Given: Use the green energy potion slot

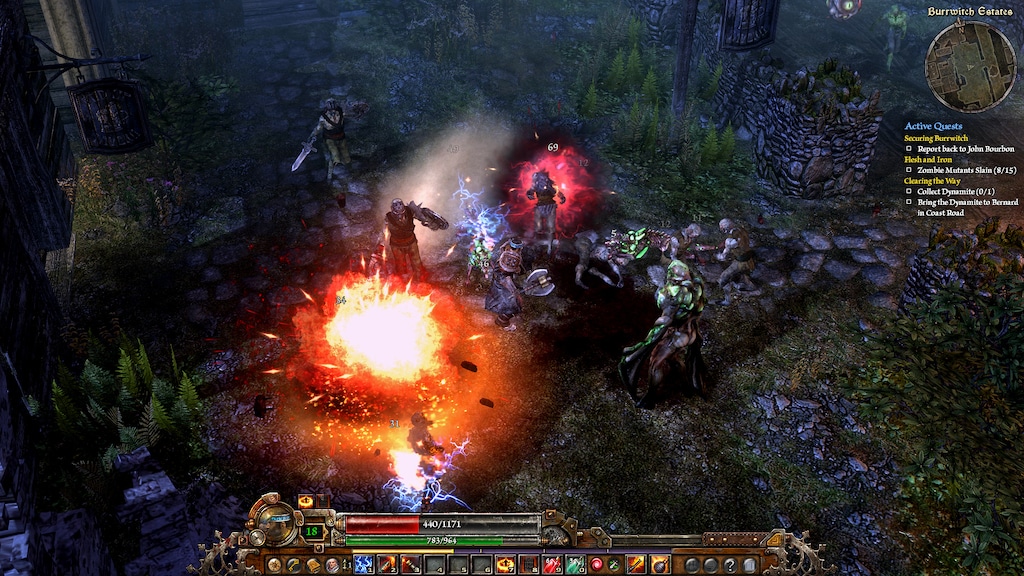Looking at the screenshot, I should [575, 565].
